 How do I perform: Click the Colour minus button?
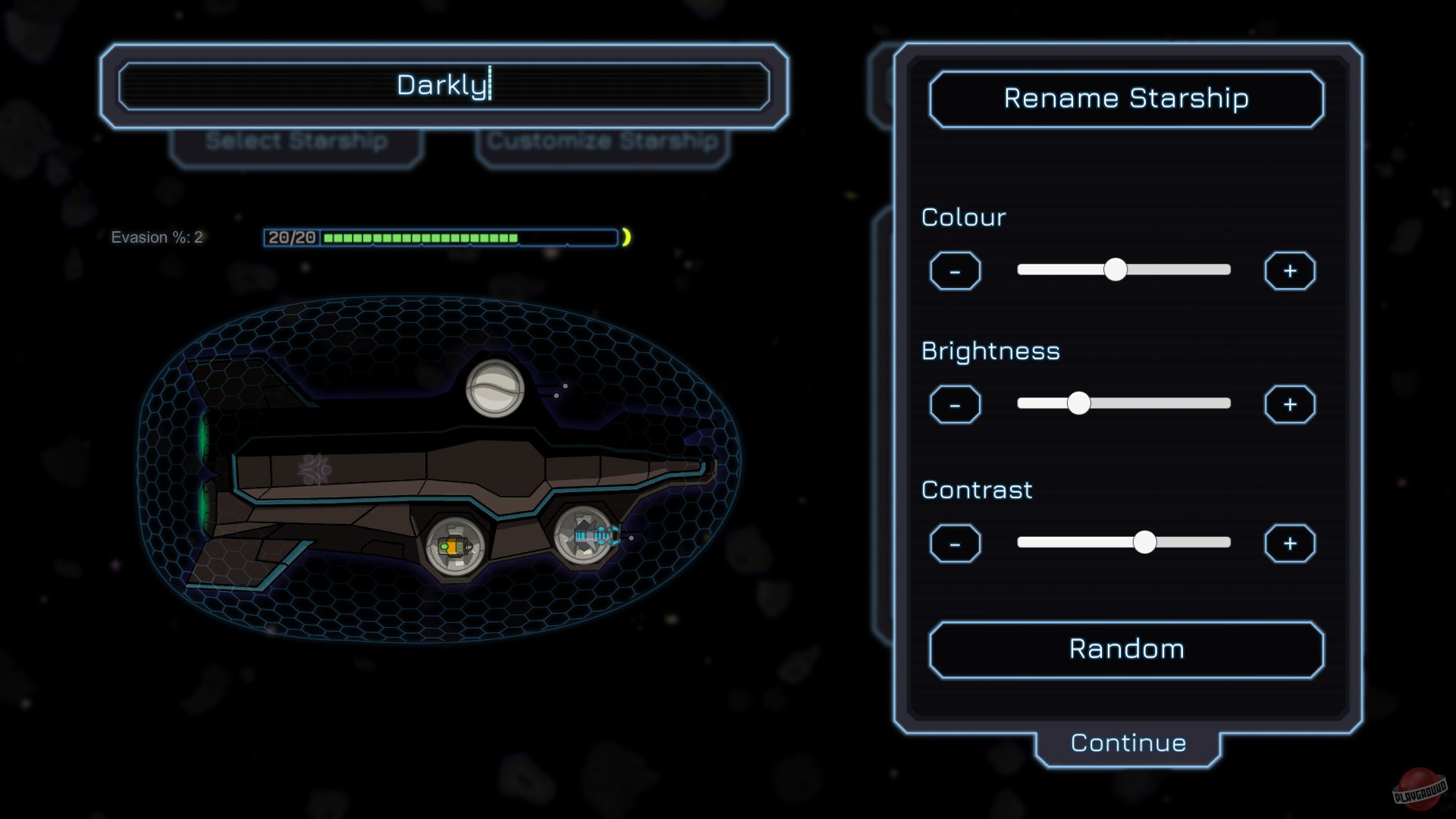pos(955,271)
